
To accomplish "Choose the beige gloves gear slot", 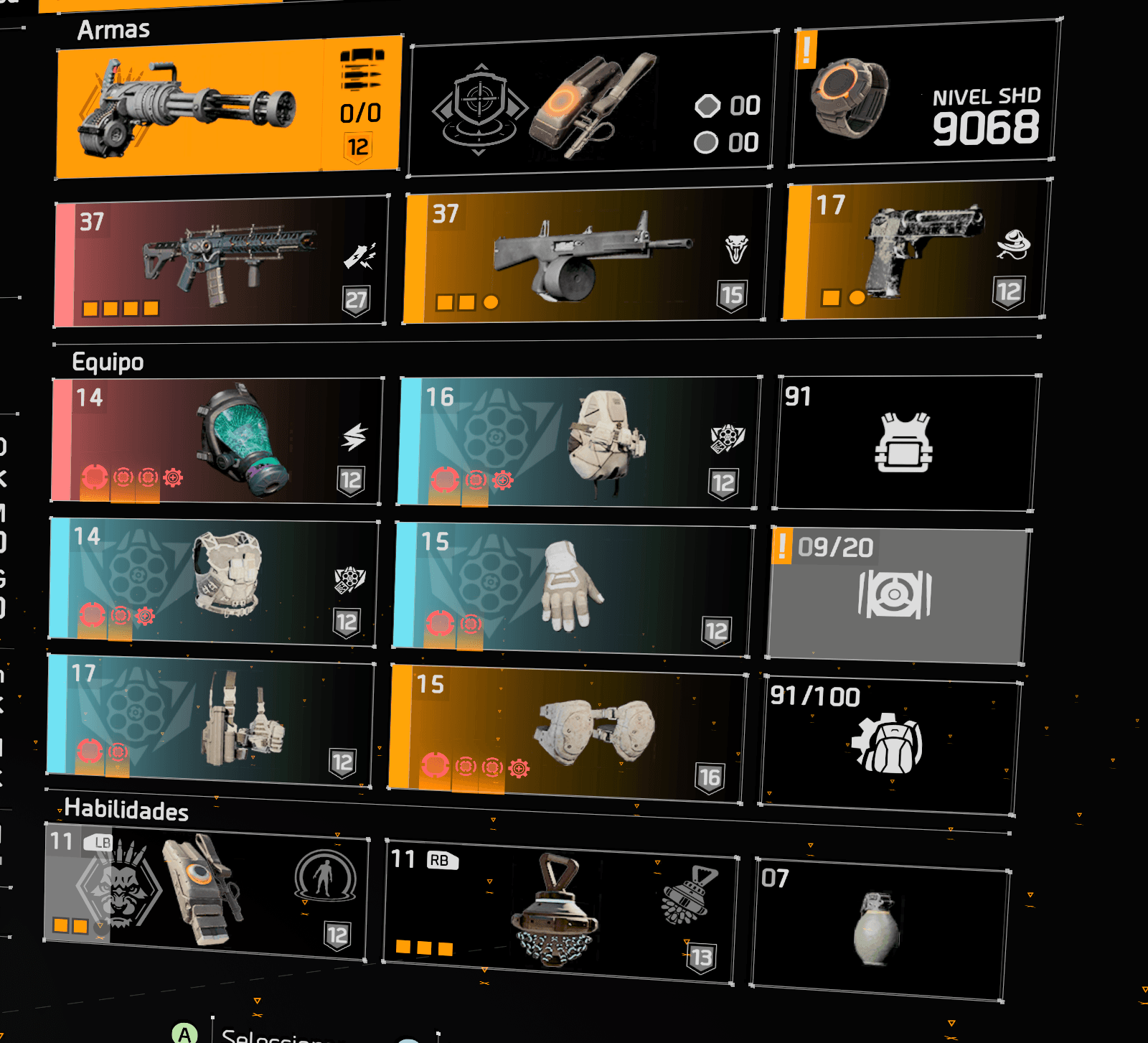I will click(x=573, y=589).
